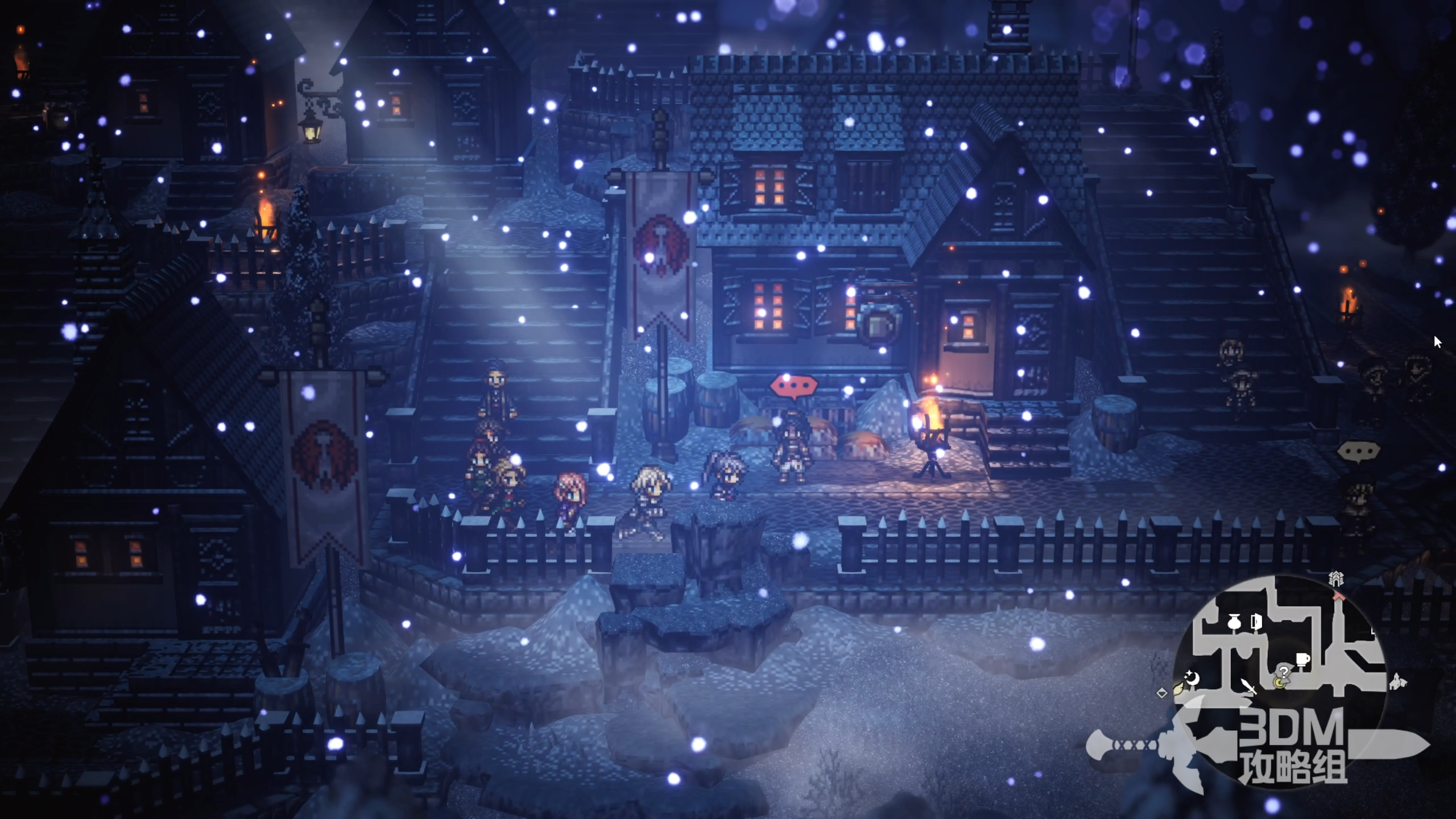
Task: Choose the tavern mug marker on minimap
Action: pos(1302,659)
